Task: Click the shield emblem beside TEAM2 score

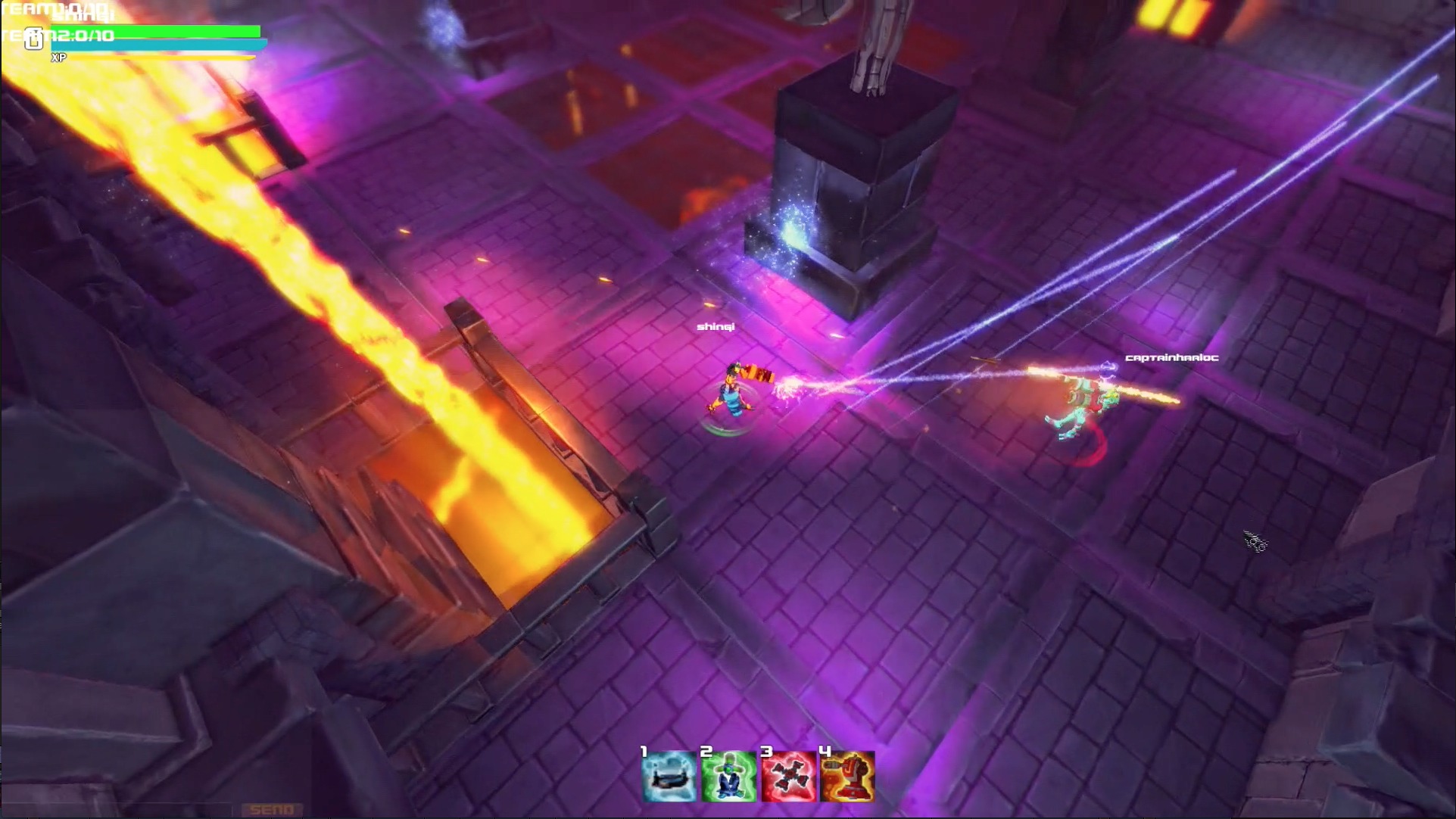Action: (34, 38)
